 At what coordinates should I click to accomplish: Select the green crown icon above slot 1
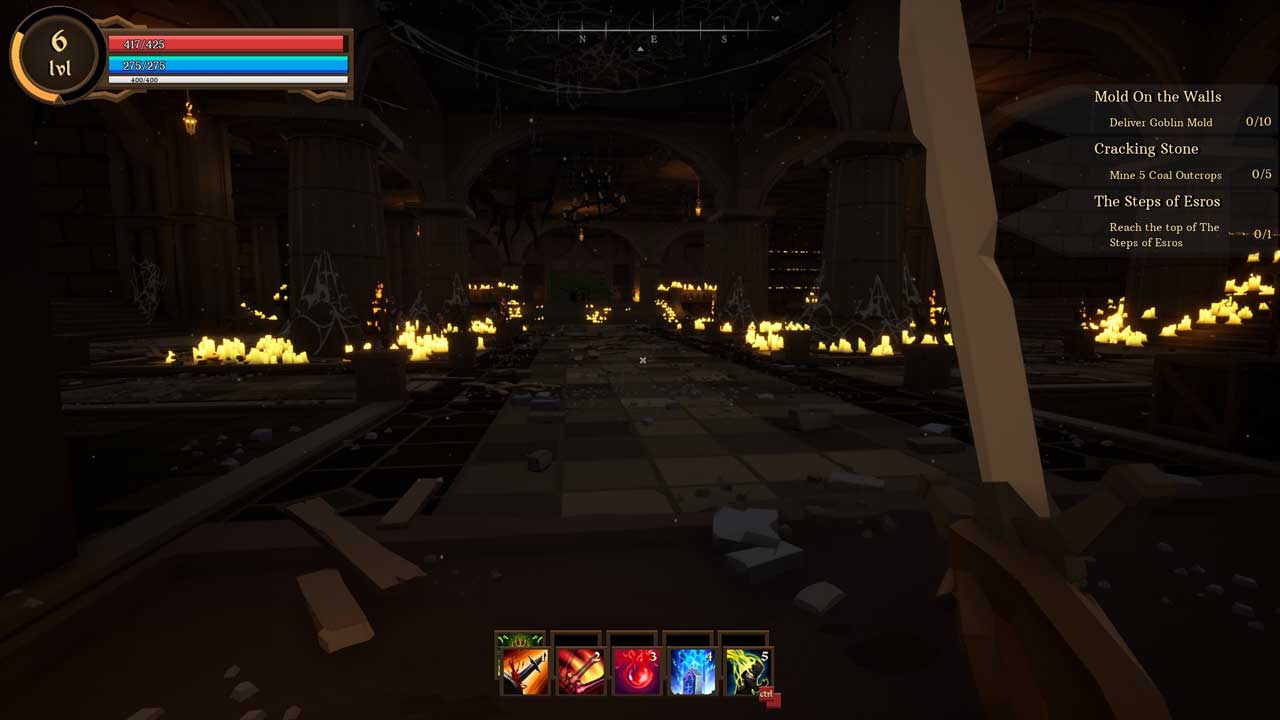(x=521, y=640)
